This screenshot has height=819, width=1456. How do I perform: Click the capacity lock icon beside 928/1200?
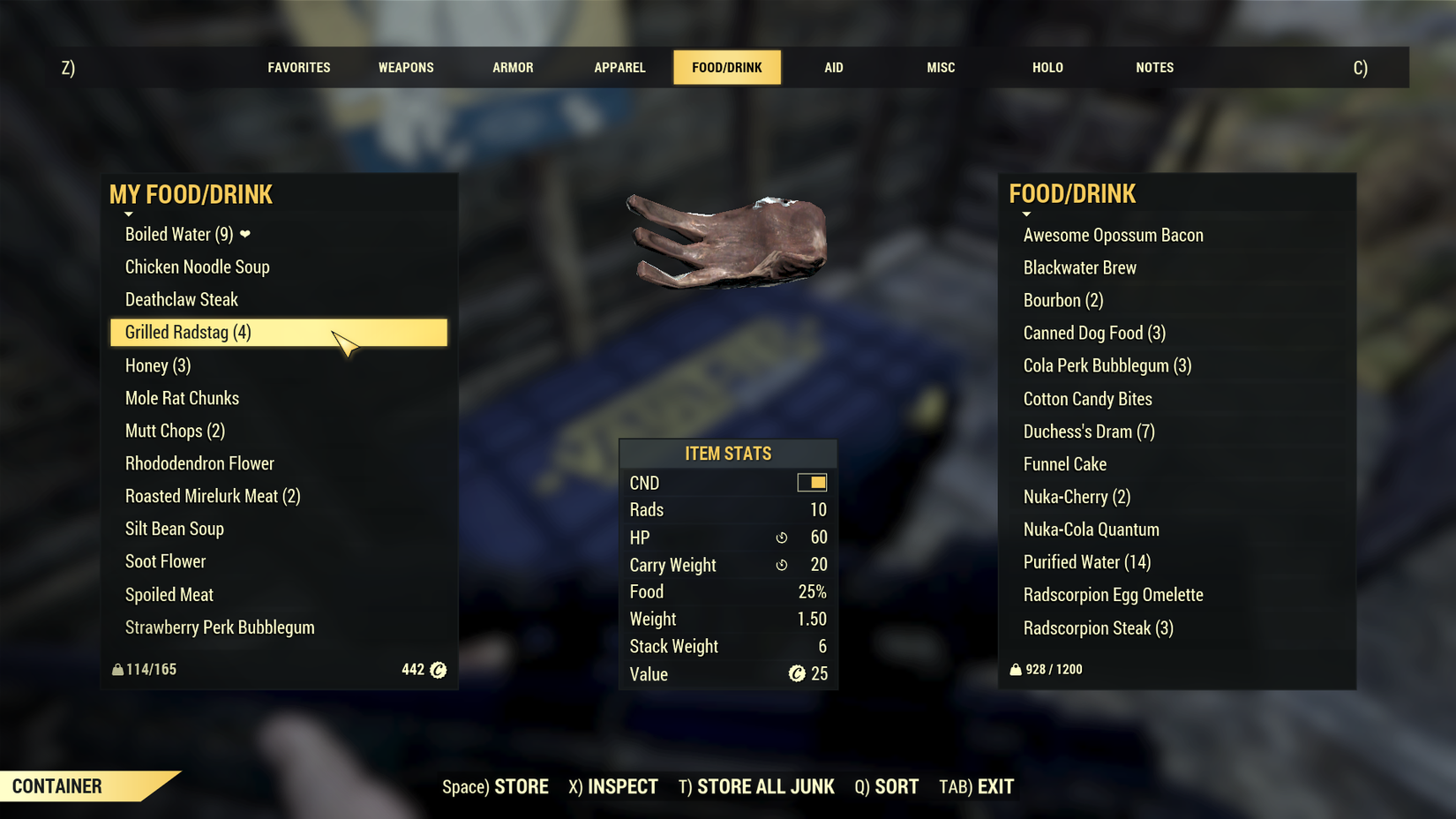click(x=1015, y=670)
